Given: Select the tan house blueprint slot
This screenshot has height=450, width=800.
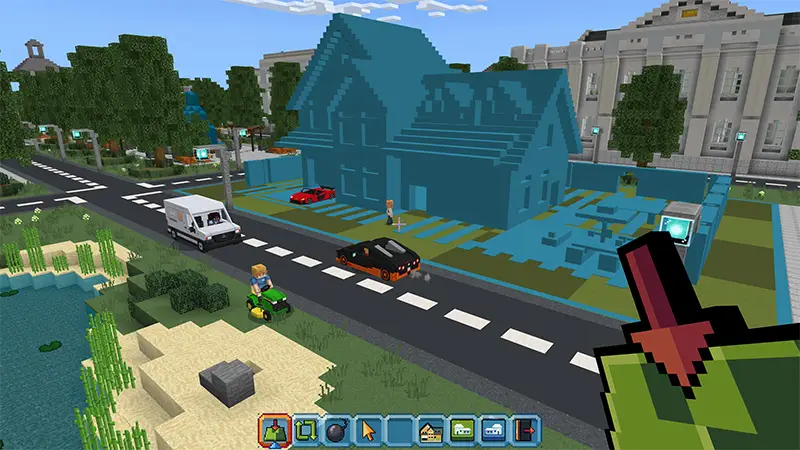Looking at the screenshot, I should [431, 431].
